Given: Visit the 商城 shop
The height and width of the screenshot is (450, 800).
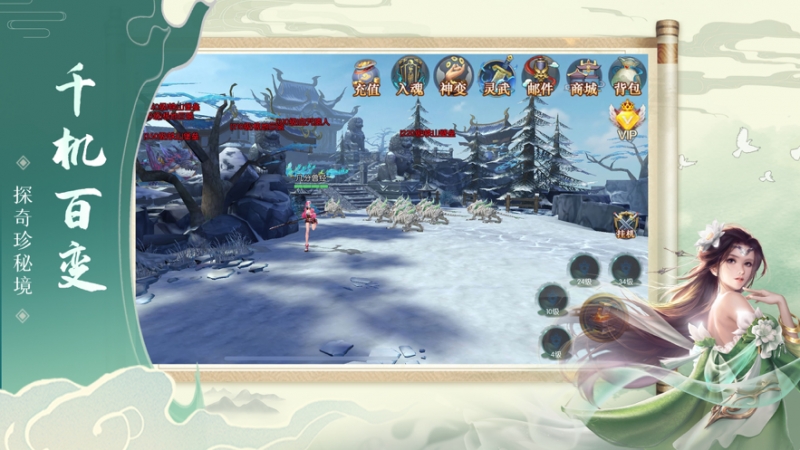Looking at the screenshot, I should coord(583,76).
